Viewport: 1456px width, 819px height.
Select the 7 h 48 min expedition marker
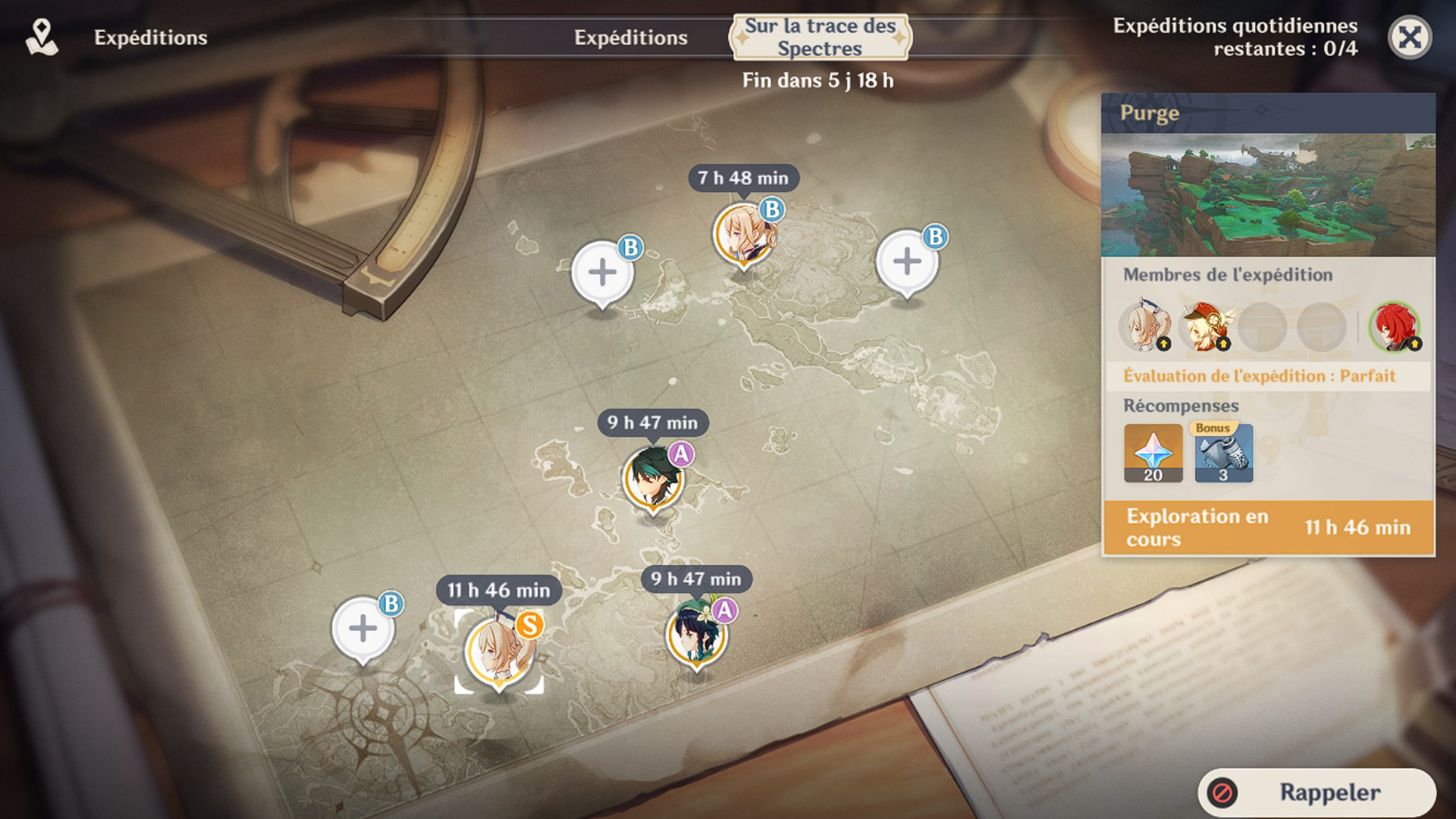743,235
